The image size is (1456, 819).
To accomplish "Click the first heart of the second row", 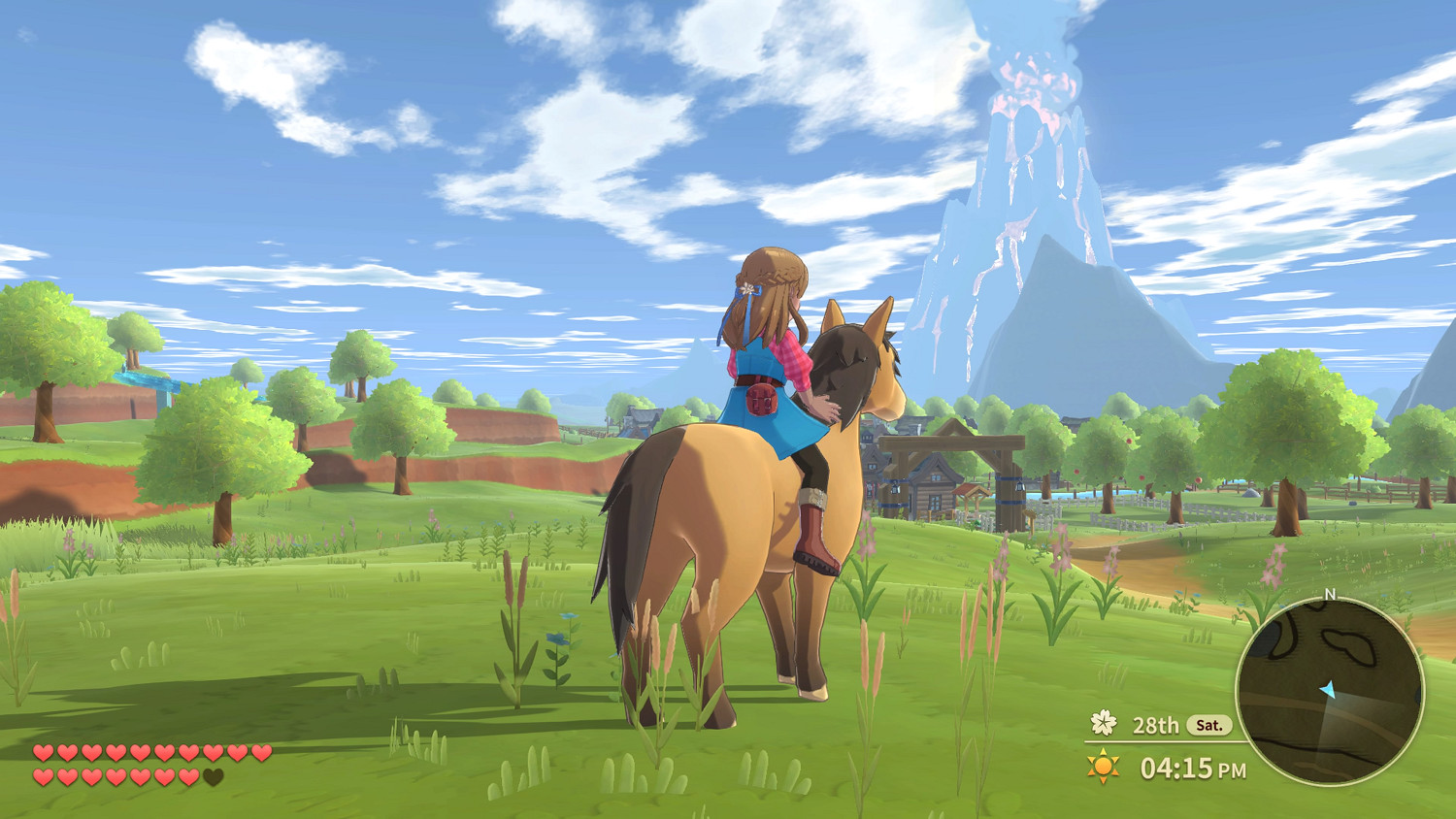I will pos(43,777).
